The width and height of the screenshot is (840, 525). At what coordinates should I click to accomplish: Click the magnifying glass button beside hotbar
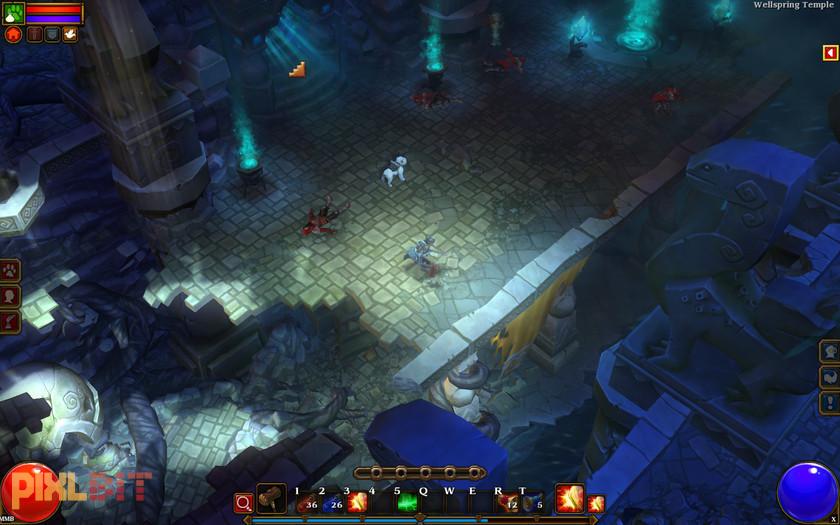[243, 502]
